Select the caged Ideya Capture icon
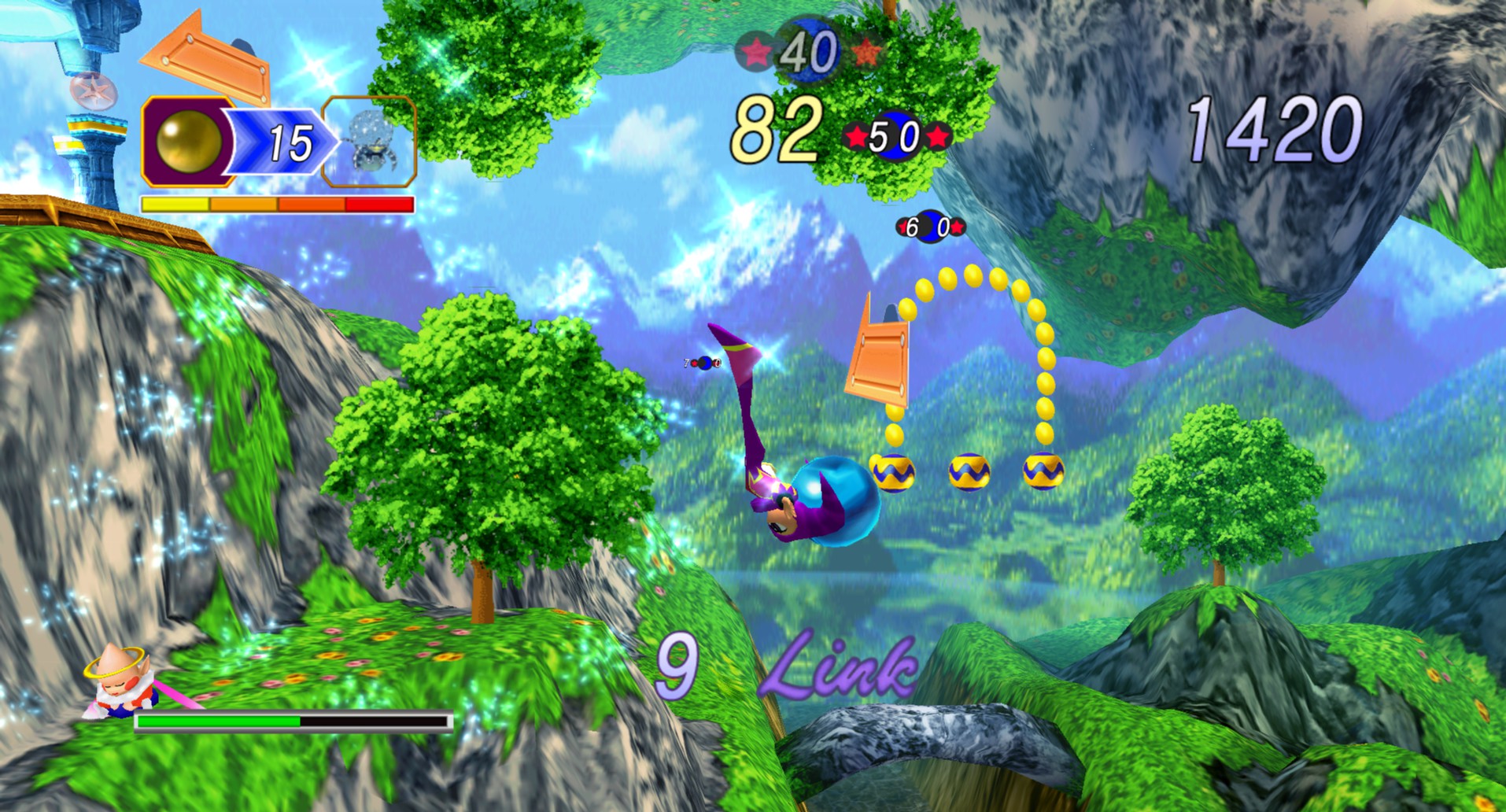 [x=371, y=142]
